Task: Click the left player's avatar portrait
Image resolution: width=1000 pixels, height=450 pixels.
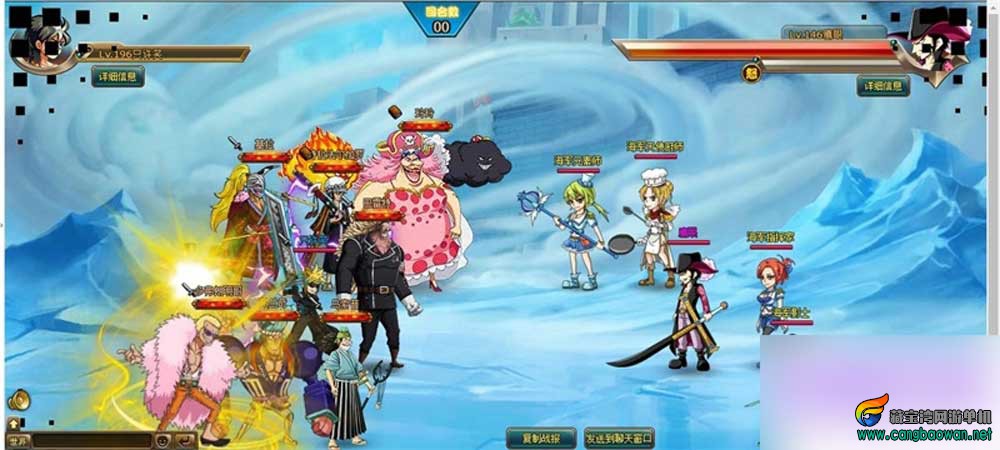Action: (x=42, y=44)
